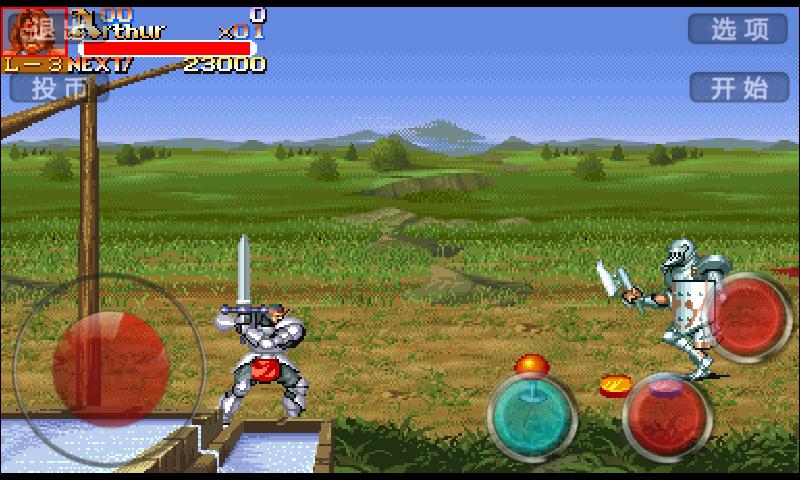Insert a coin with 投币
The image size is (800, 480).
click(58, 88)
